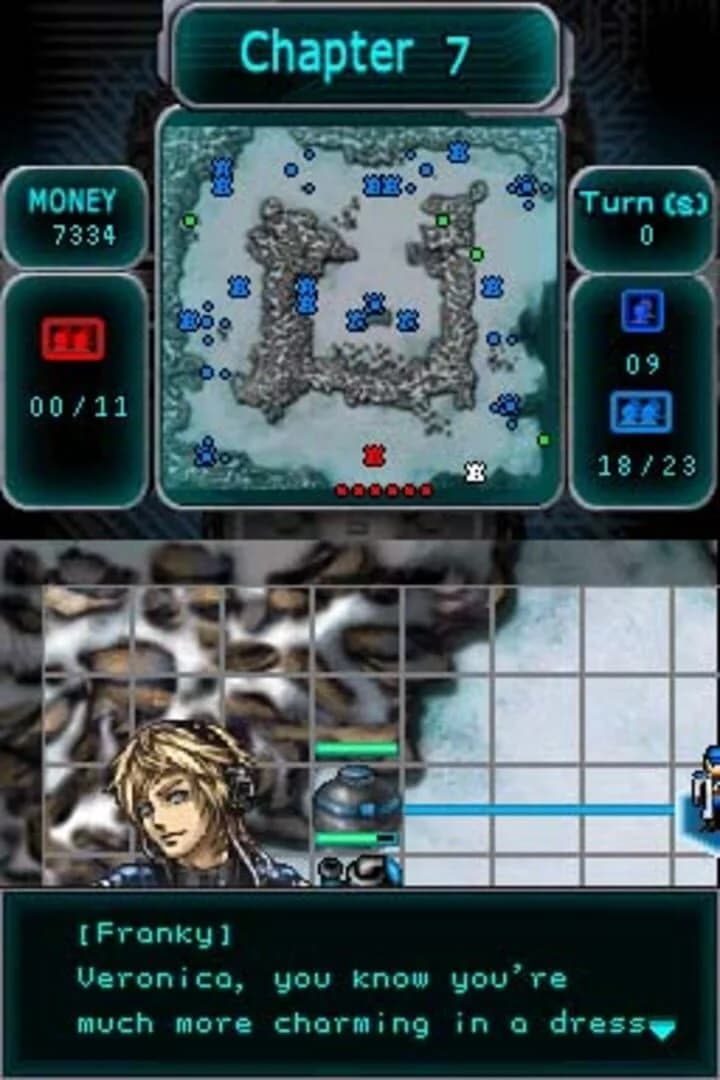
Task: Select the red enemy squad icon
Action: (x=73, y=339)
